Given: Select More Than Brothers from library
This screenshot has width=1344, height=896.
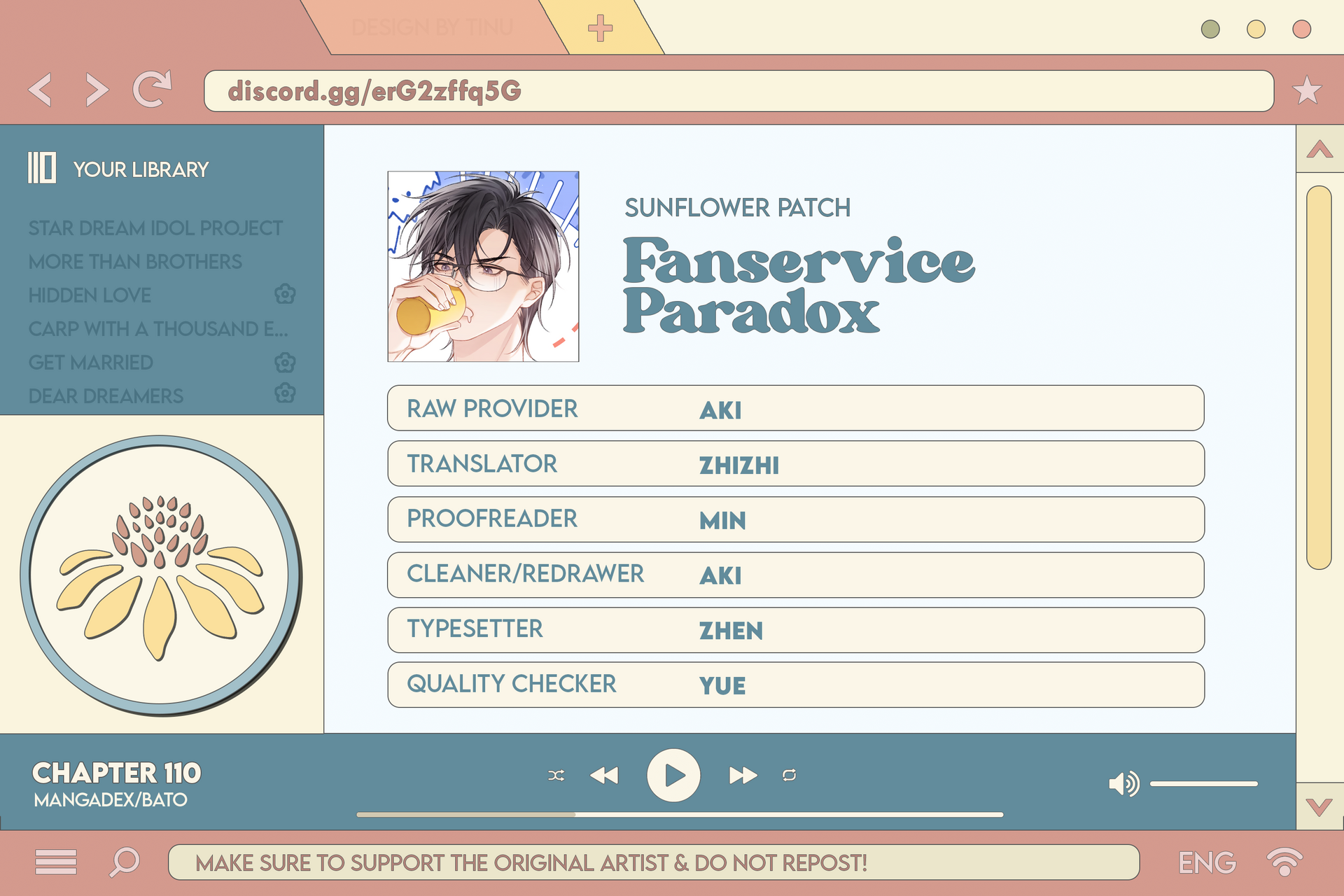Looking at the screenshot, I should pyautogui.click(x=135, y=262).
